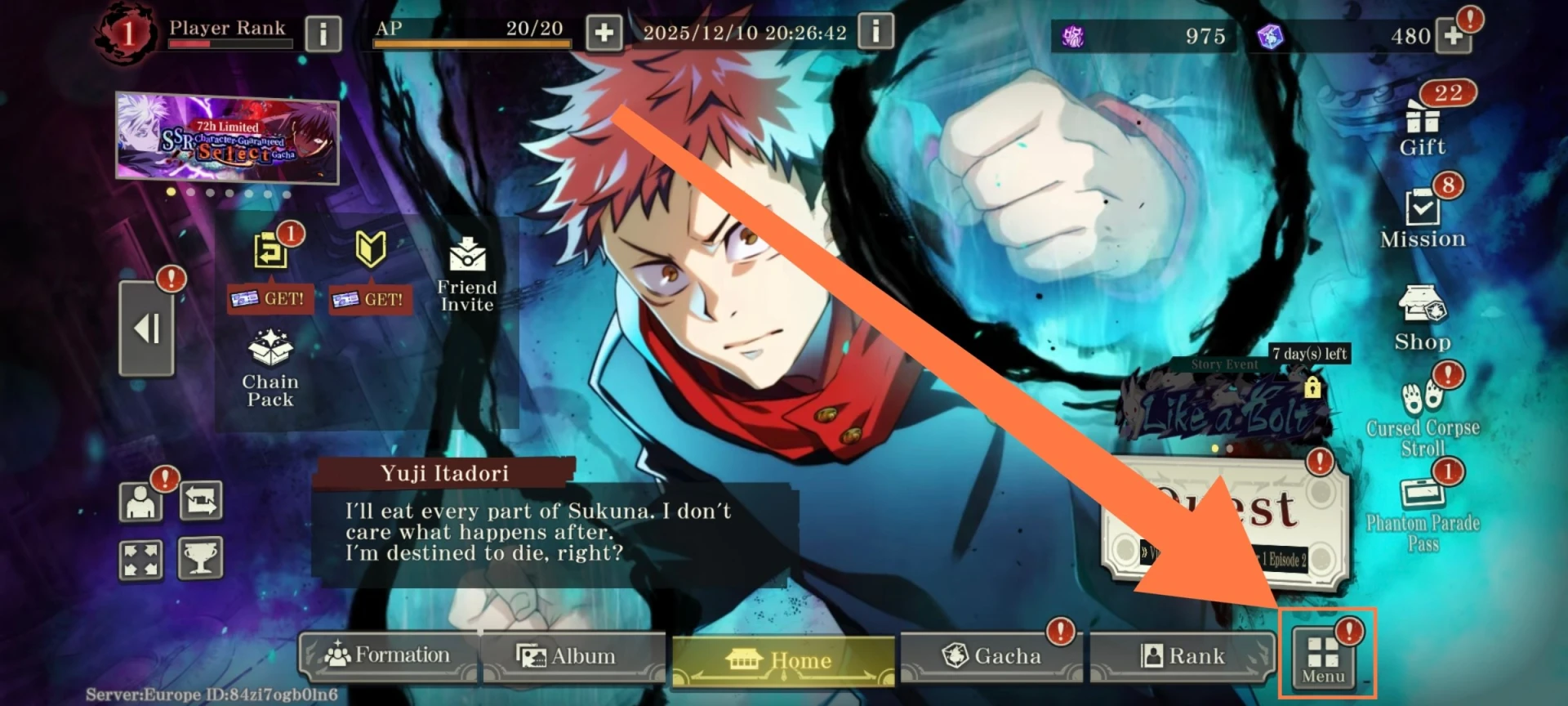Open the Gift box
The width and height of the screenshot is (1568, 706).
tap(1423, 127)
